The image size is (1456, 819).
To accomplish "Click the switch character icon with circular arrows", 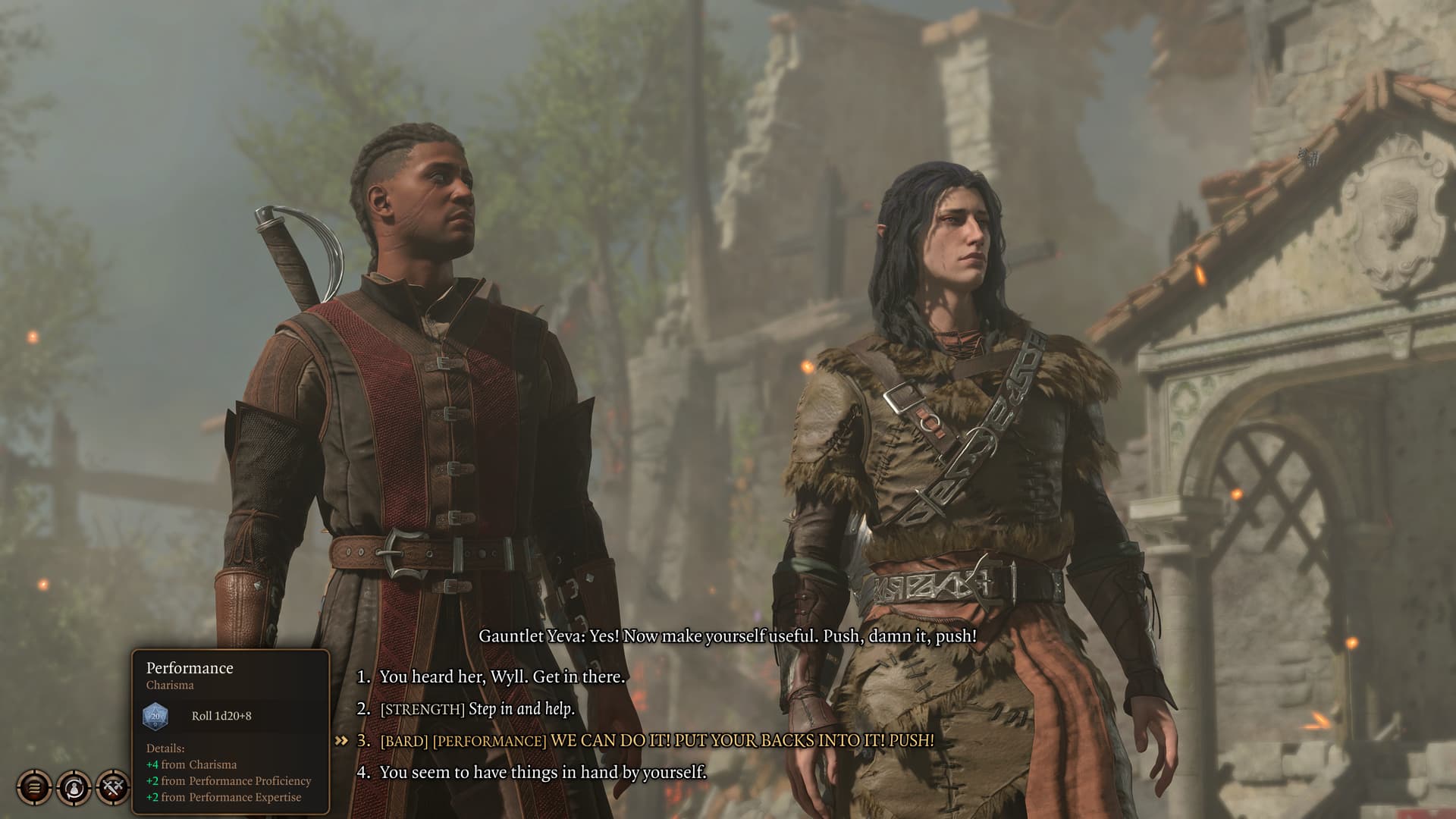I will (74, 787).
